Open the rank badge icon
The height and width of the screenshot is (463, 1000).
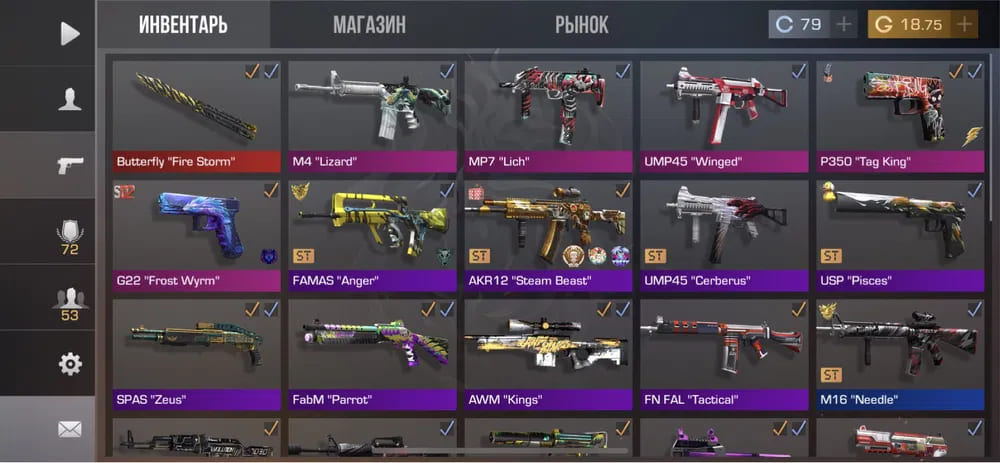coord(69,235)
